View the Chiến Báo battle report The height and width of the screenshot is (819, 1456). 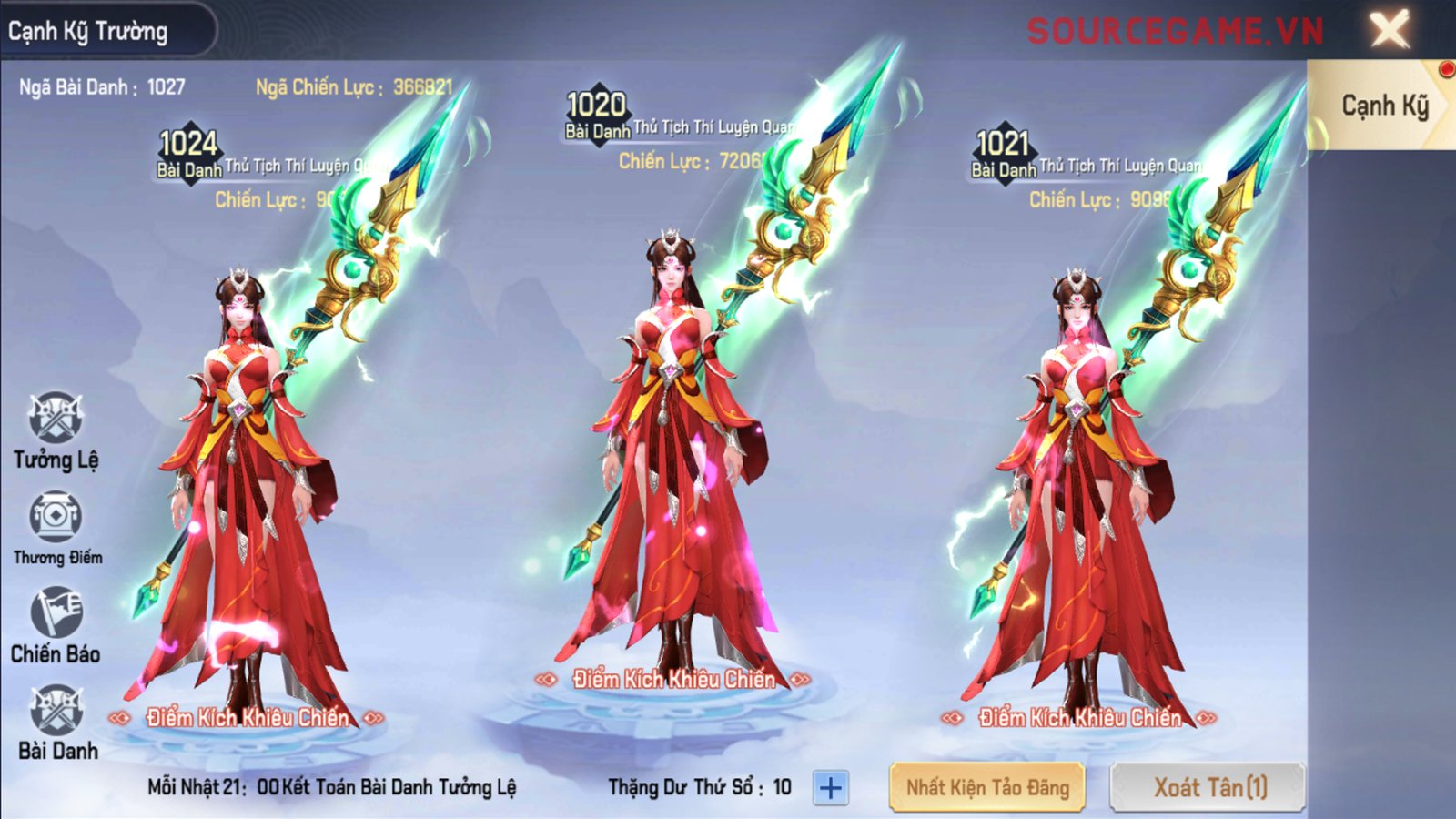(x=56, y=612)
